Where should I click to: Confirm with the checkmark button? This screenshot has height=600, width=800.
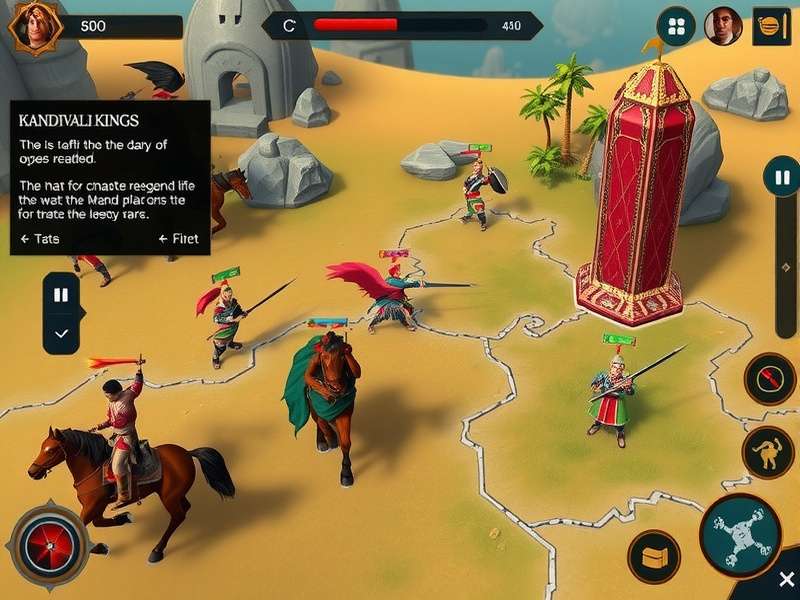pos(61,334)
